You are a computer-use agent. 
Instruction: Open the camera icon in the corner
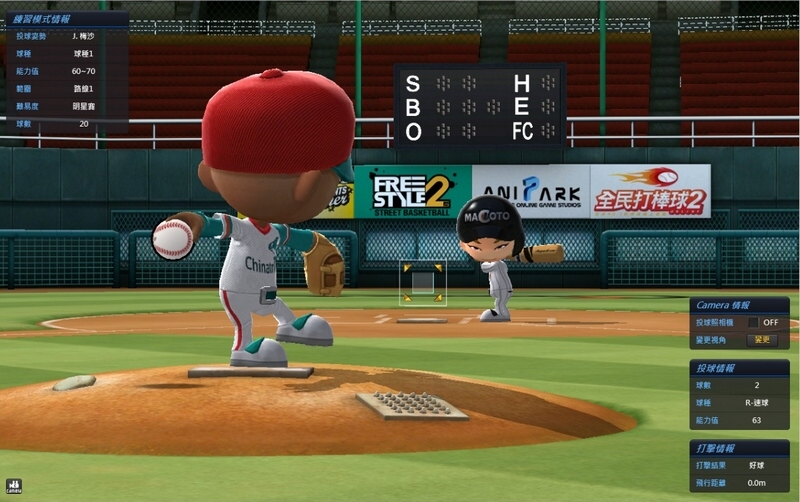tap(13, 487)
